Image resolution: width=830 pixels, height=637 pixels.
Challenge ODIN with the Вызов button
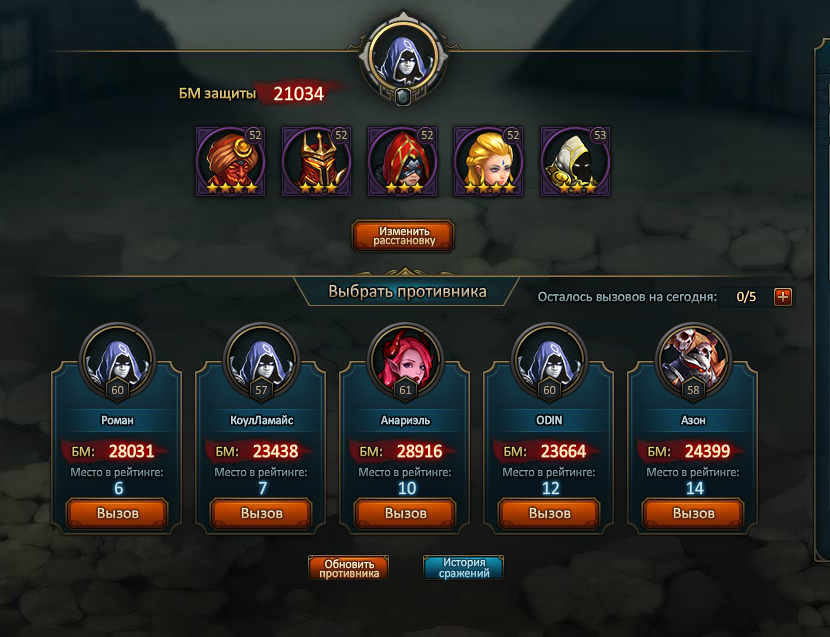click(x=549, y=513)
